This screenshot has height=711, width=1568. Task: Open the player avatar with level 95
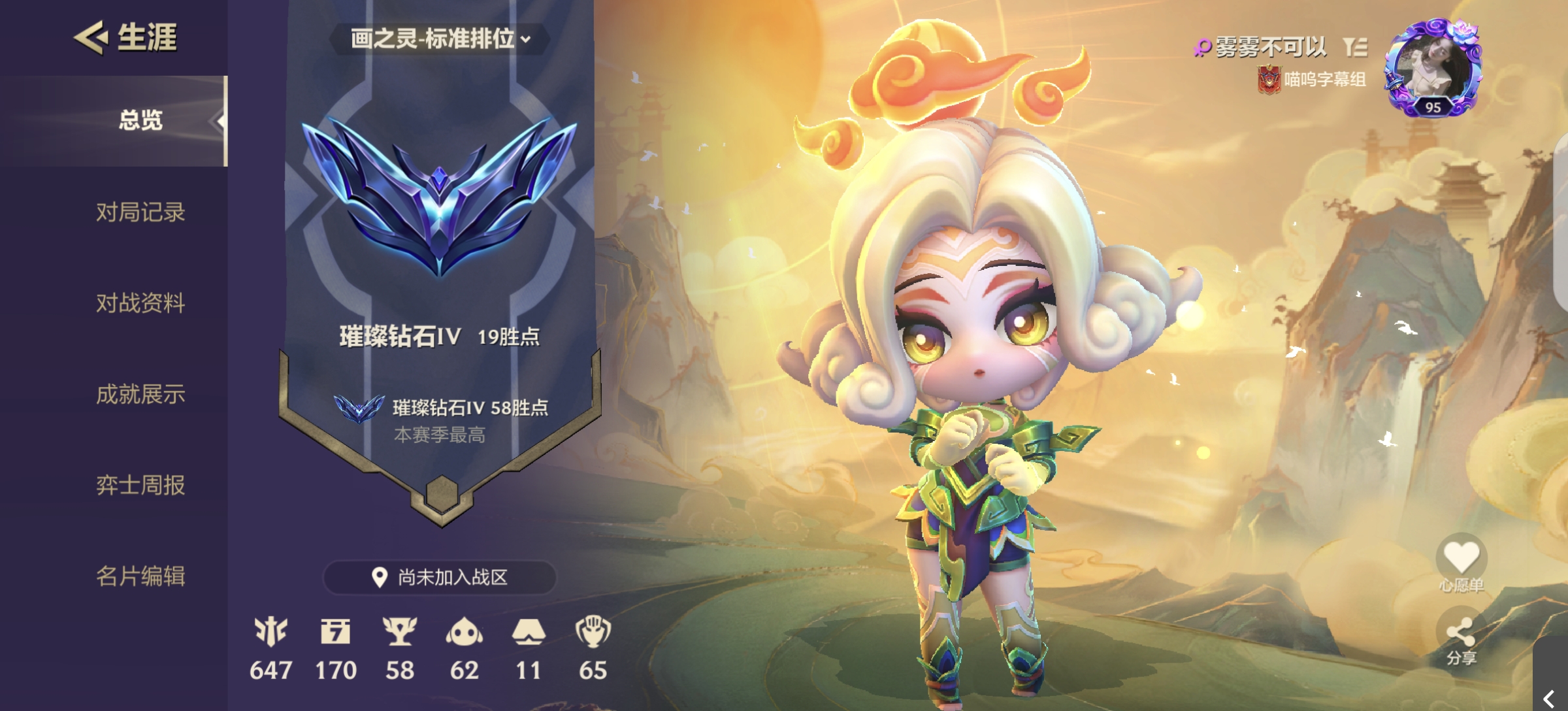click(1433, 69)
